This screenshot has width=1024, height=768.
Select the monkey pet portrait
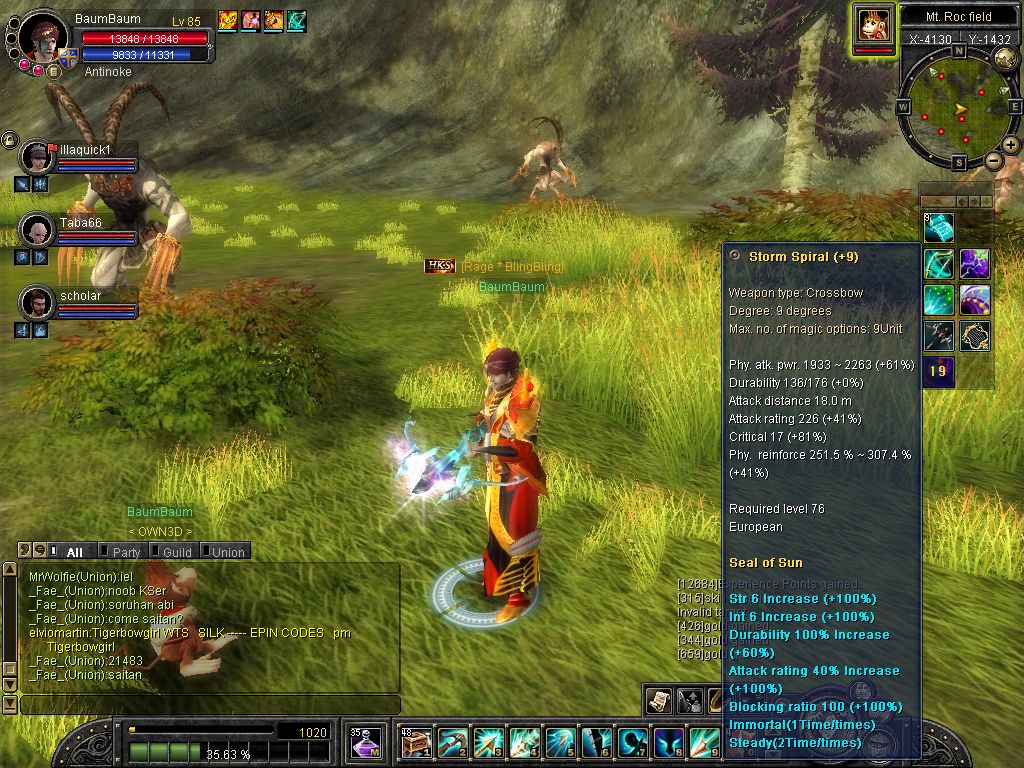pos(872,24)
